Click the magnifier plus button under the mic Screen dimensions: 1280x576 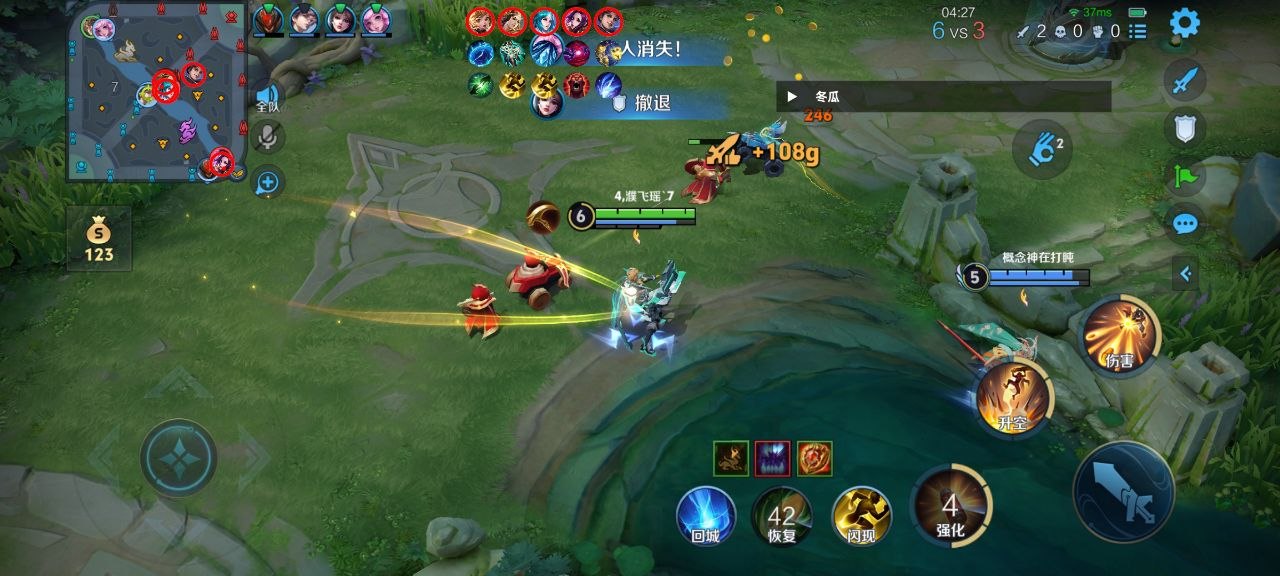[x=268, y=182]
